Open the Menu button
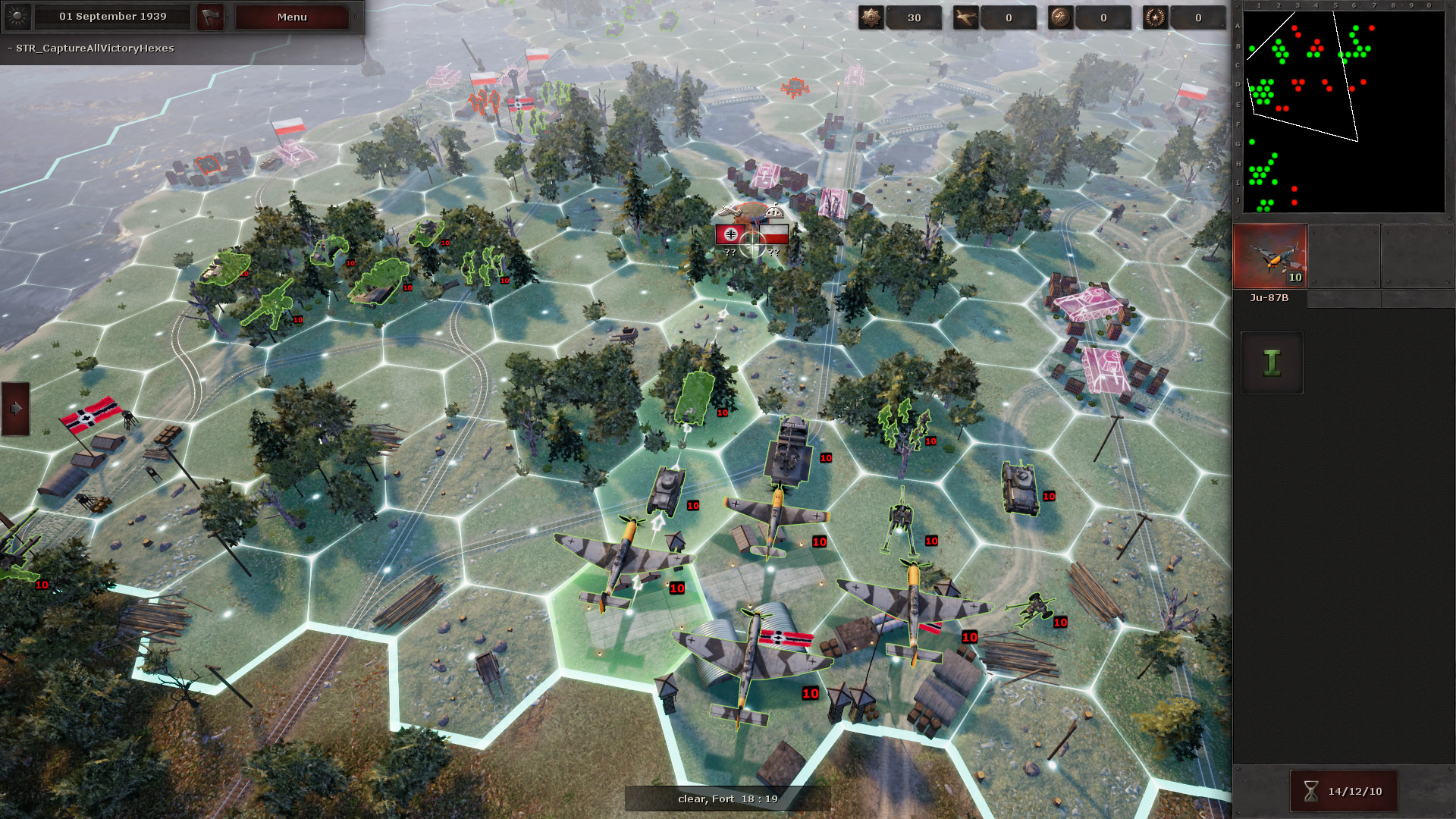Image resolution: width=1456 pixels, height=819 pixels. pyautogui.click(x=291, y=17)
